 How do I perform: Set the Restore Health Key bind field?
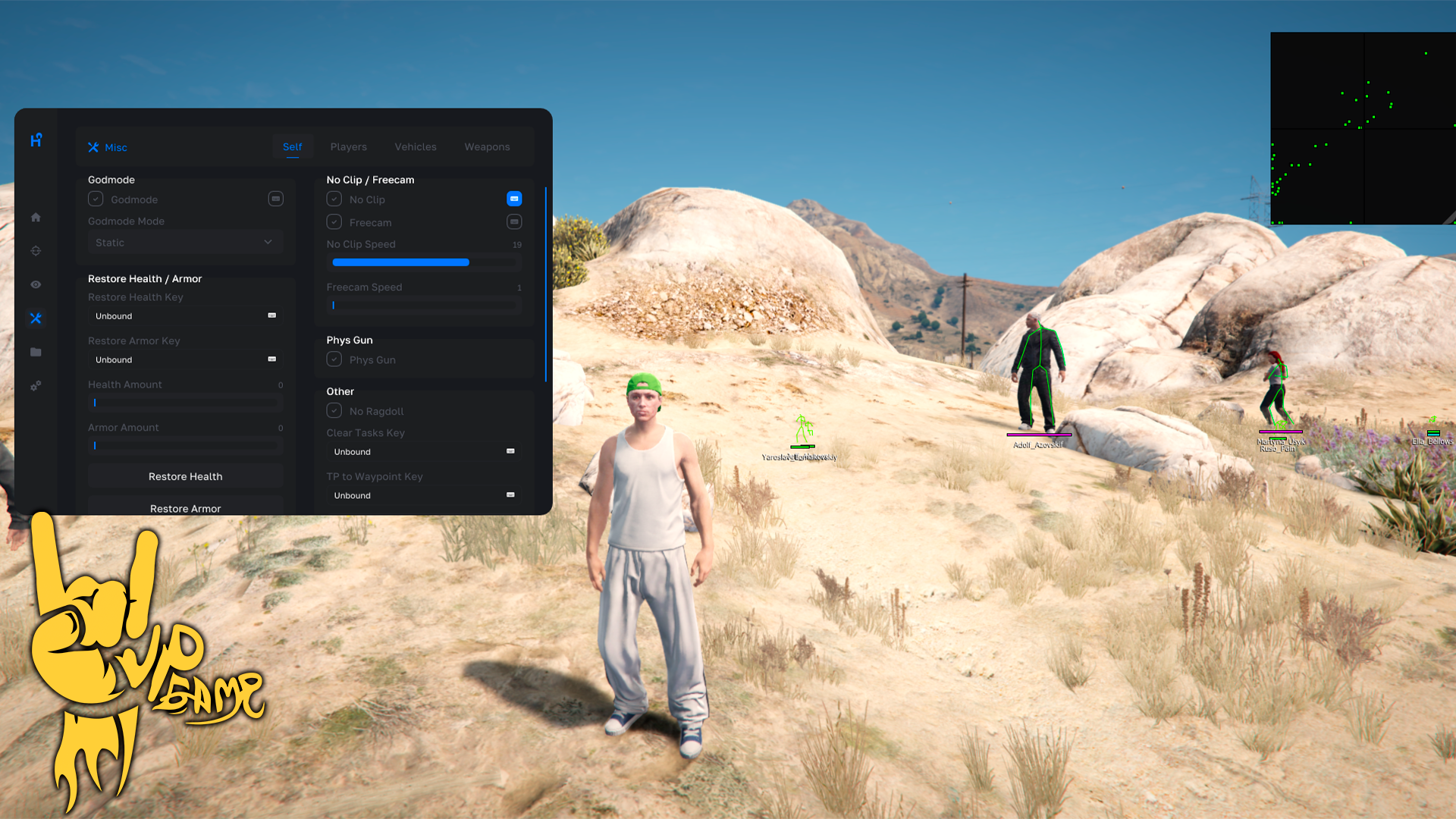point(184,316)
